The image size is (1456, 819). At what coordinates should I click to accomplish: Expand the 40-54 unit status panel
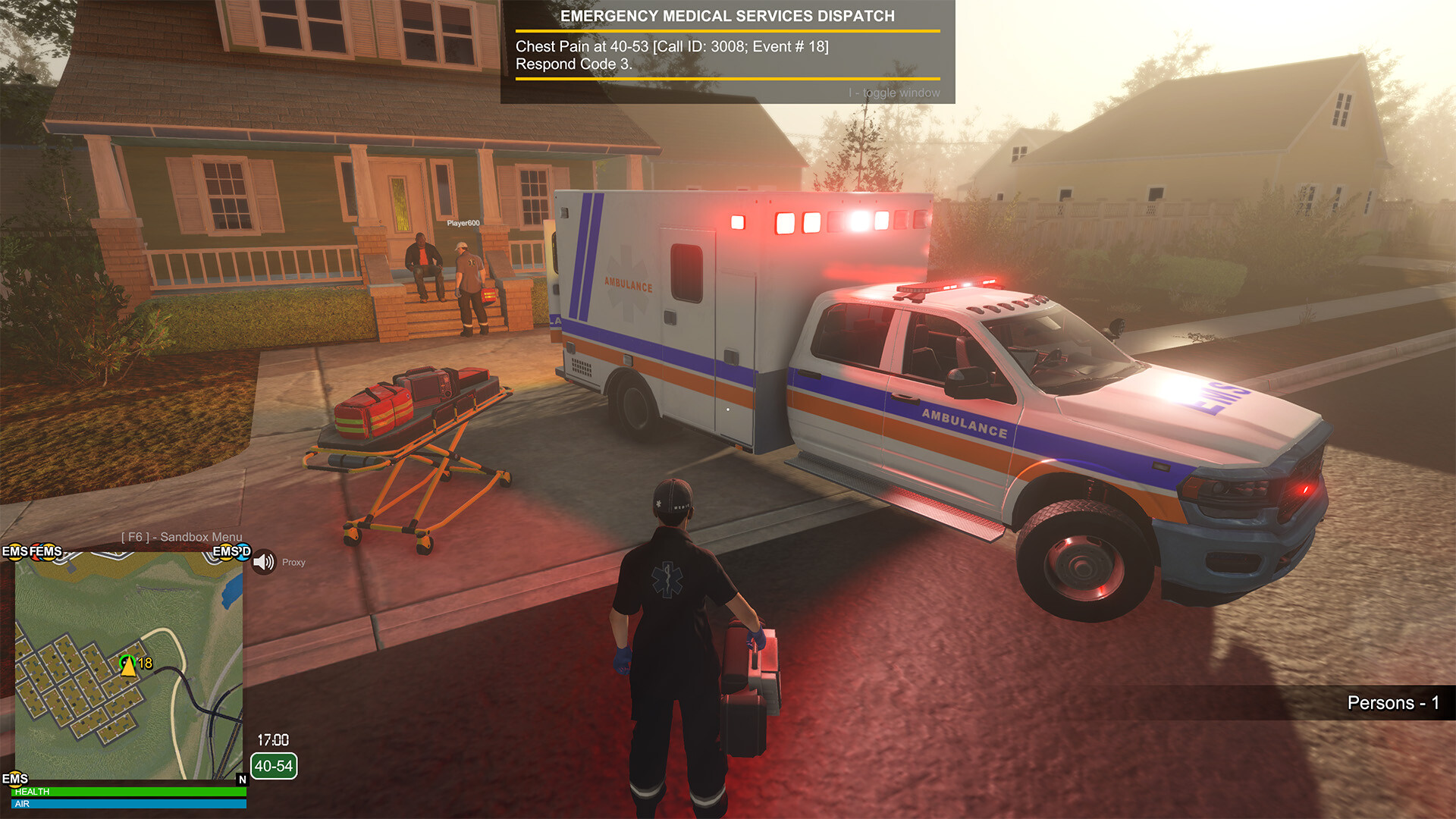pos(273,766)
